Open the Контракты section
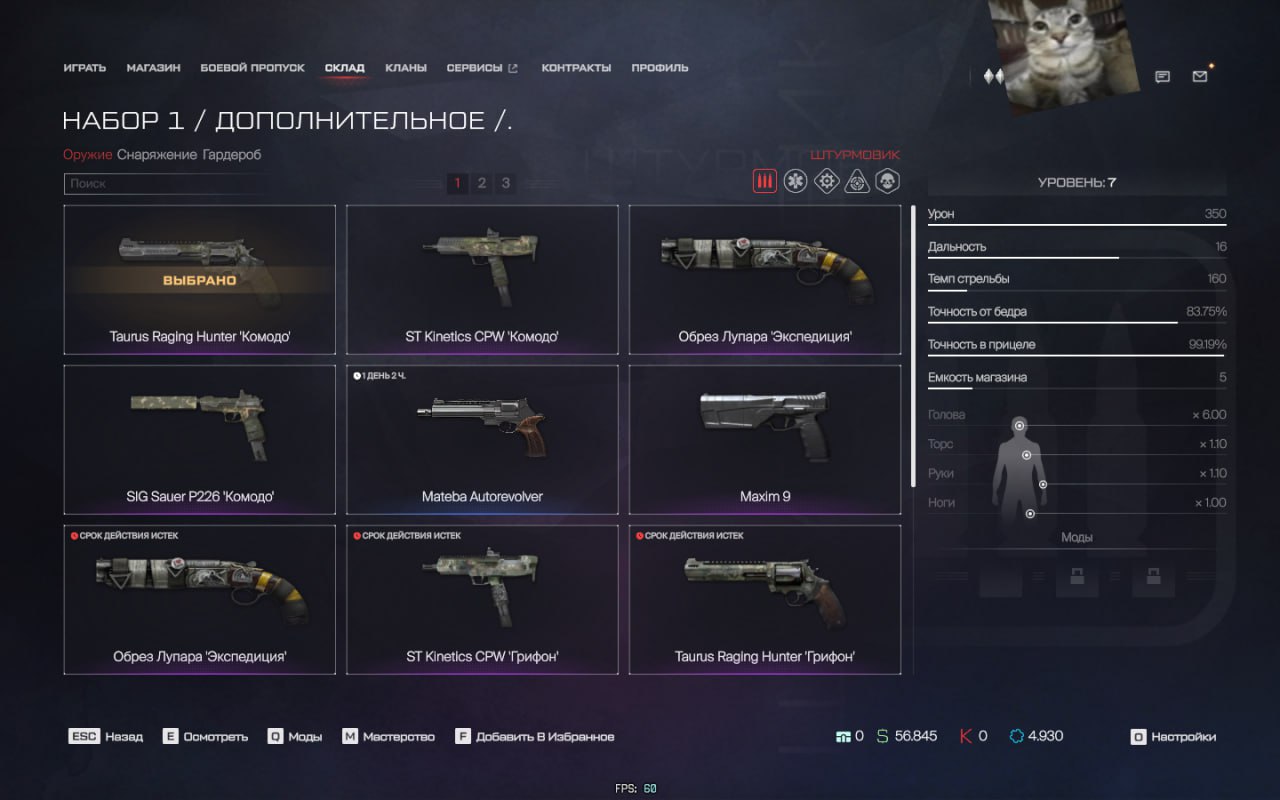The width and height of the screenshot is (1280, 800). [x=576, y=68]
